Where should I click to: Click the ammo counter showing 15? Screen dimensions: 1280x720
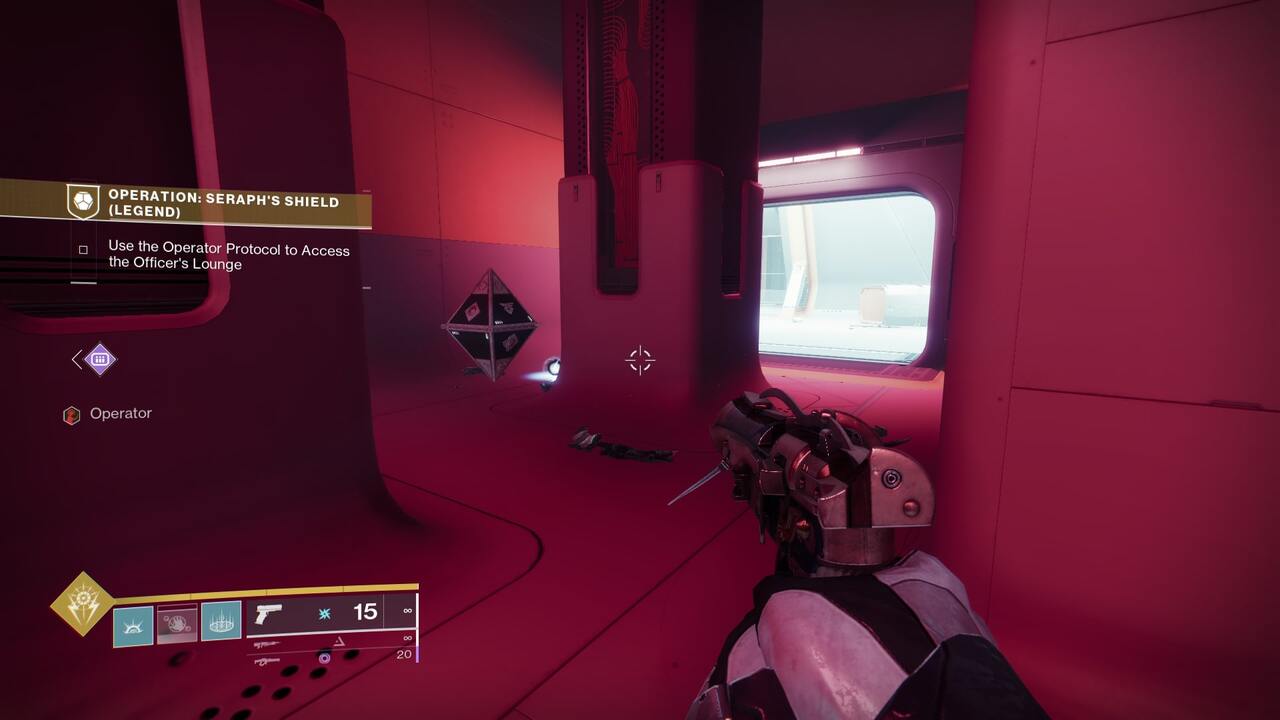click(x=363, y=611)
